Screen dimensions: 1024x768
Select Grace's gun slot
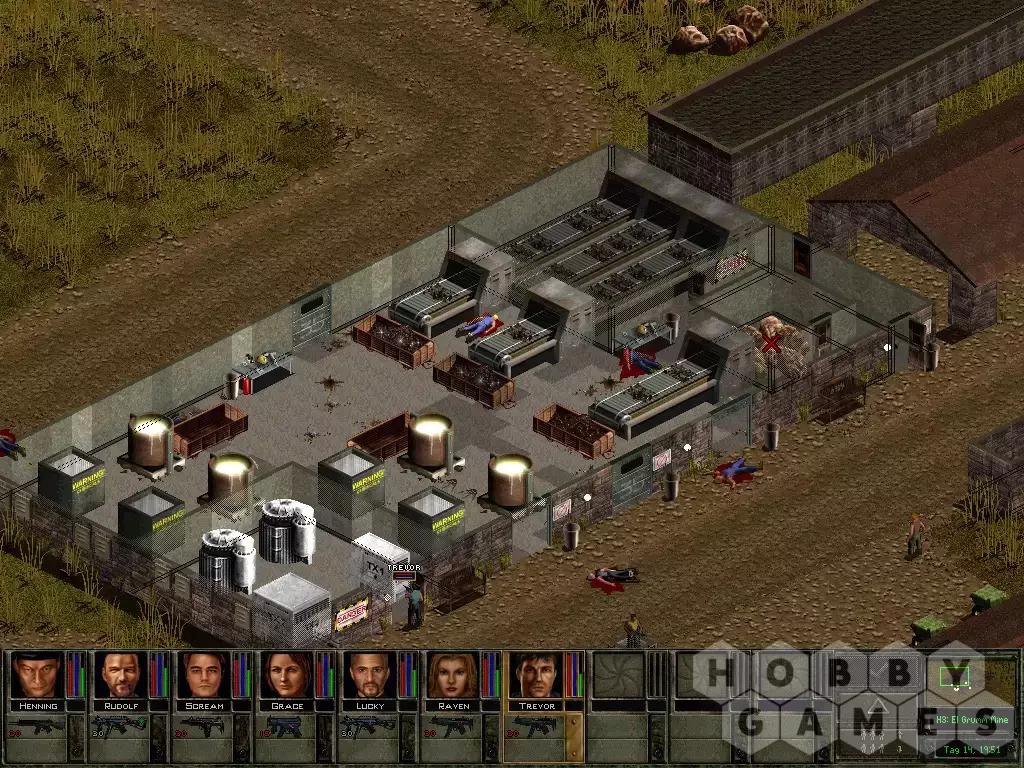[286, 727]
